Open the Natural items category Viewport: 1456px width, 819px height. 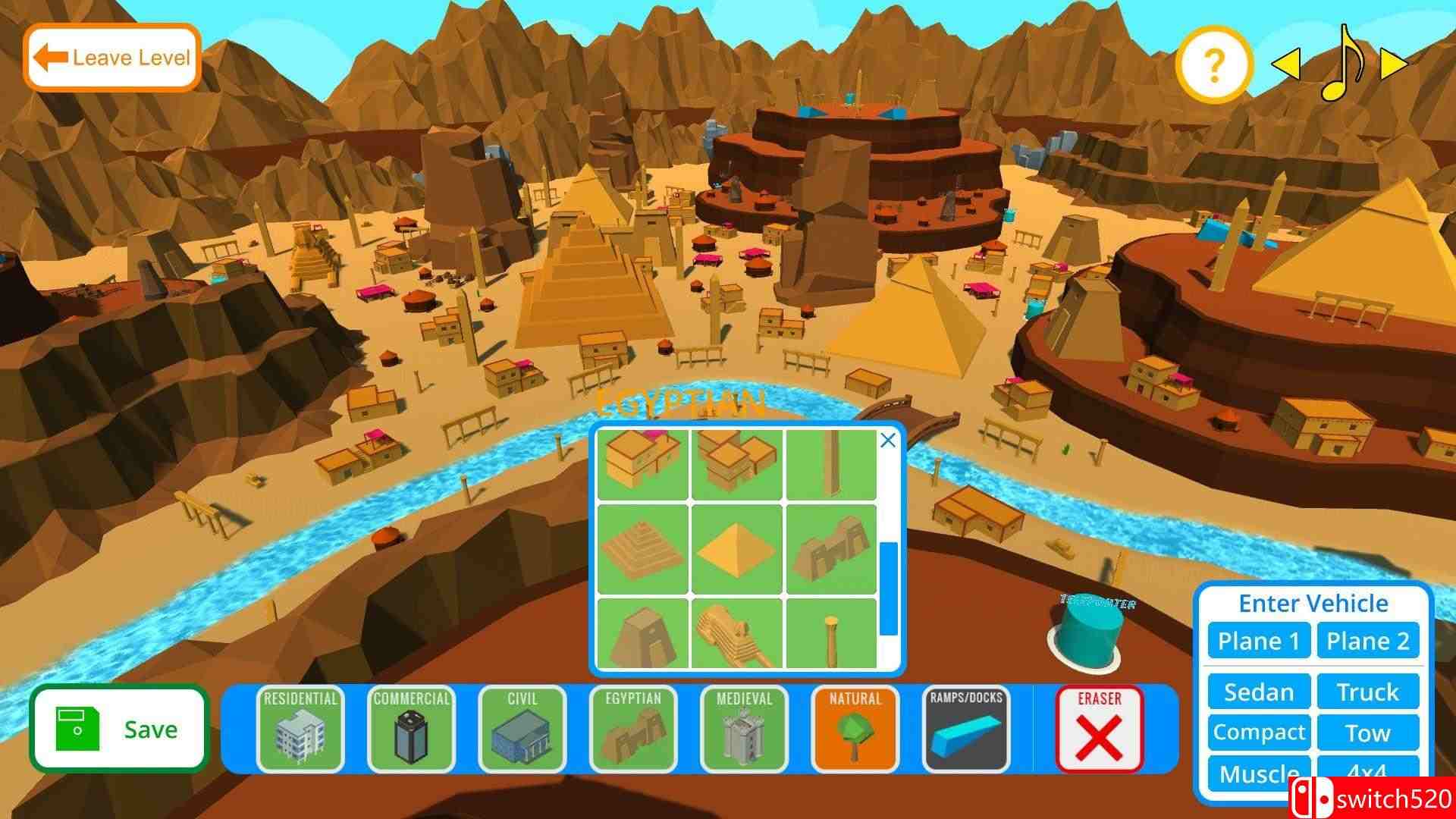[x=854, y=730]
